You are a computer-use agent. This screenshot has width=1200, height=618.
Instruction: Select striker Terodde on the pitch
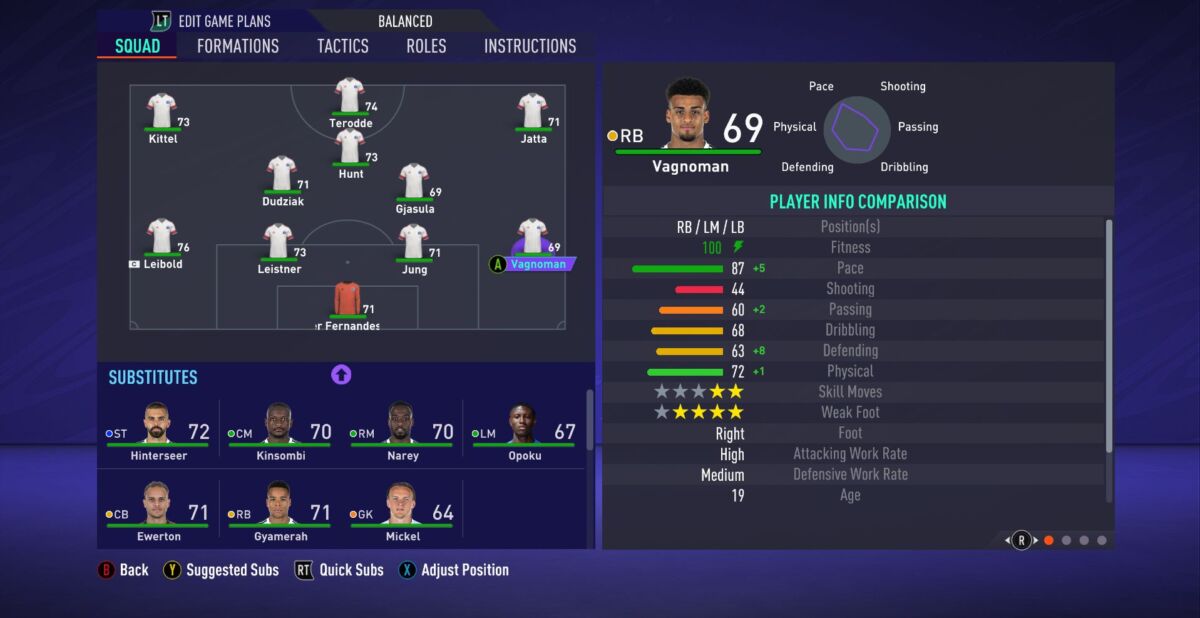pos(349,98)
